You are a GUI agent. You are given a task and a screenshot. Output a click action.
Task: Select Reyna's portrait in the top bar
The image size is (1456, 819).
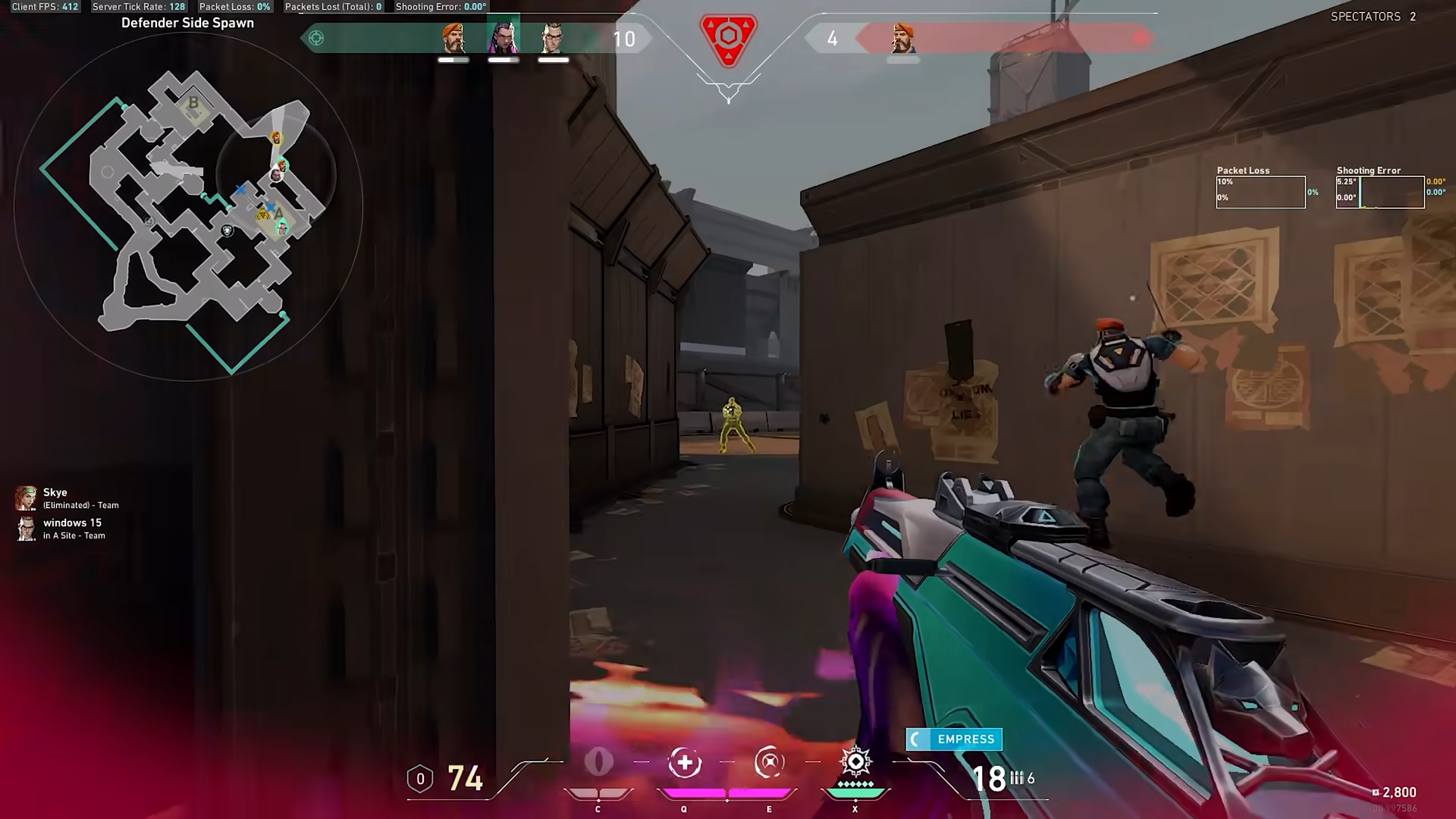503,37
